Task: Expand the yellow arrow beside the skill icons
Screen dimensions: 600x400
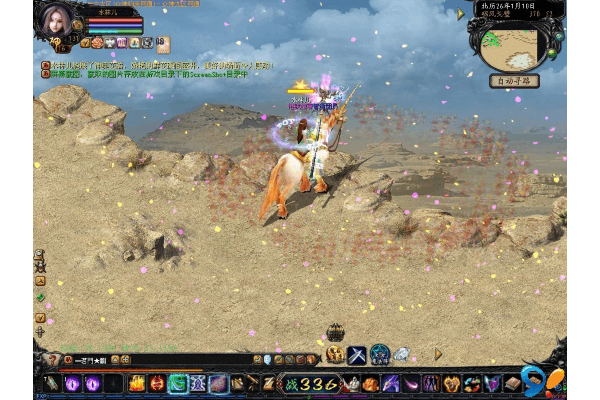Action: point(437,354)
